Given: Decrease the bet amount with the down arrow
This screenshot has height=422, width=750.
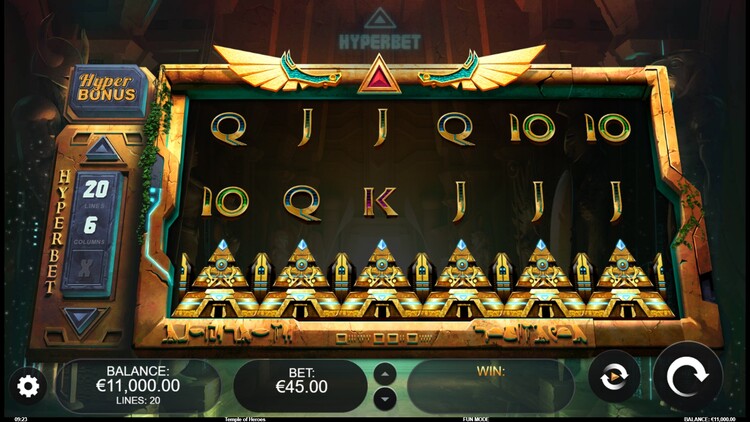Looking at the screenshot, I should coord(385,397).
